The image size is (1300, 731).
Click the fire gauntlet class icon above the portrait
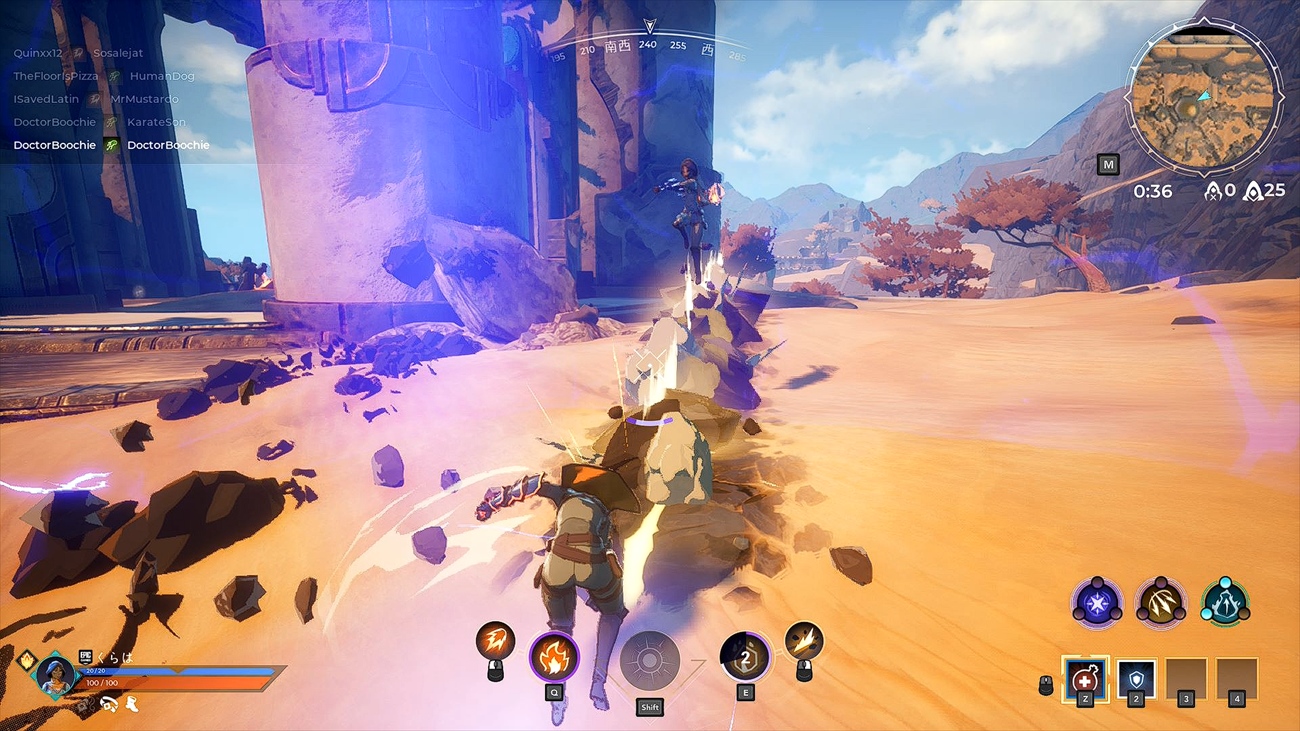tap(27, 659)
